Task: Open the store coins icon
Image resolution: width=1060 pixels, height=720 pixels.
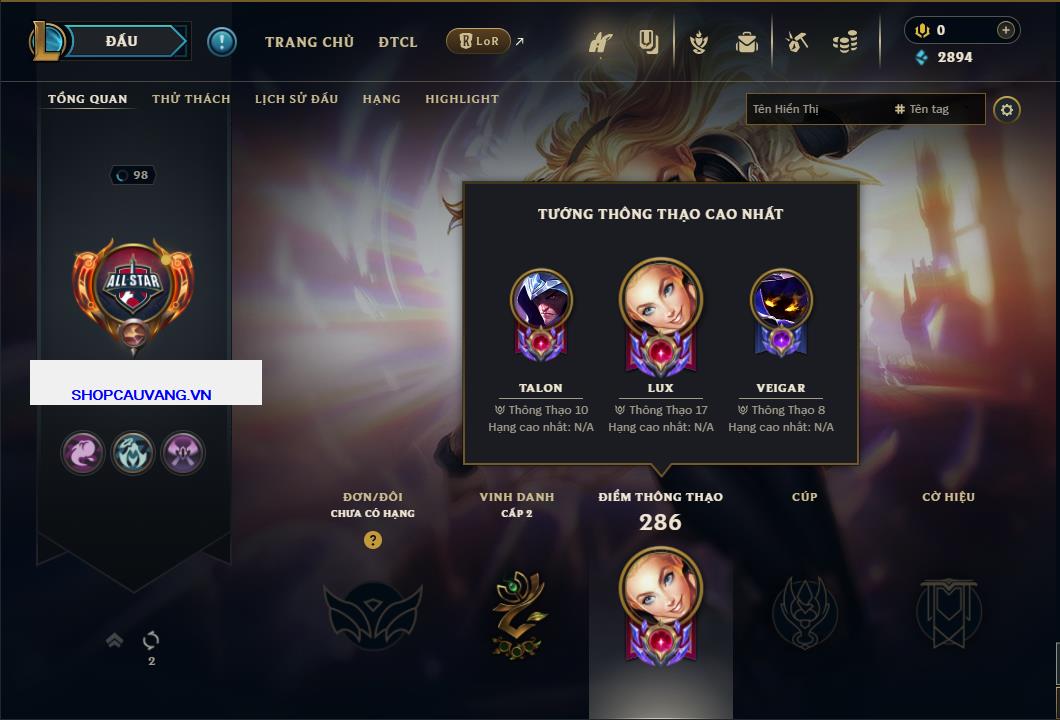Action: click(845, 42)
